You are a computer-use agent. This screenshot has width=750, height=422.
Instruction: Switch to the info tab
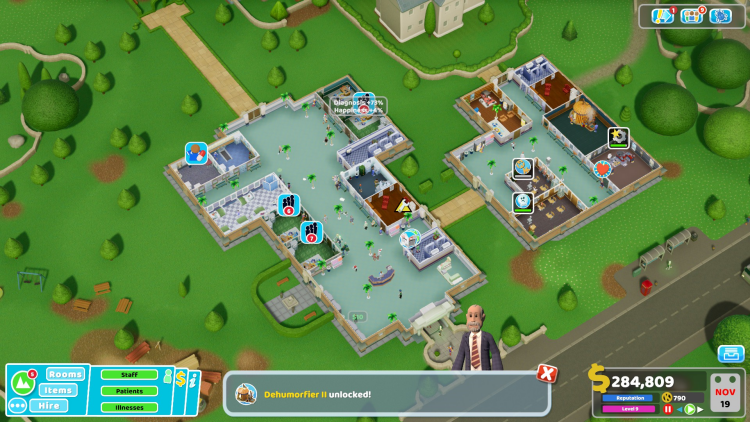click(194, 382)
